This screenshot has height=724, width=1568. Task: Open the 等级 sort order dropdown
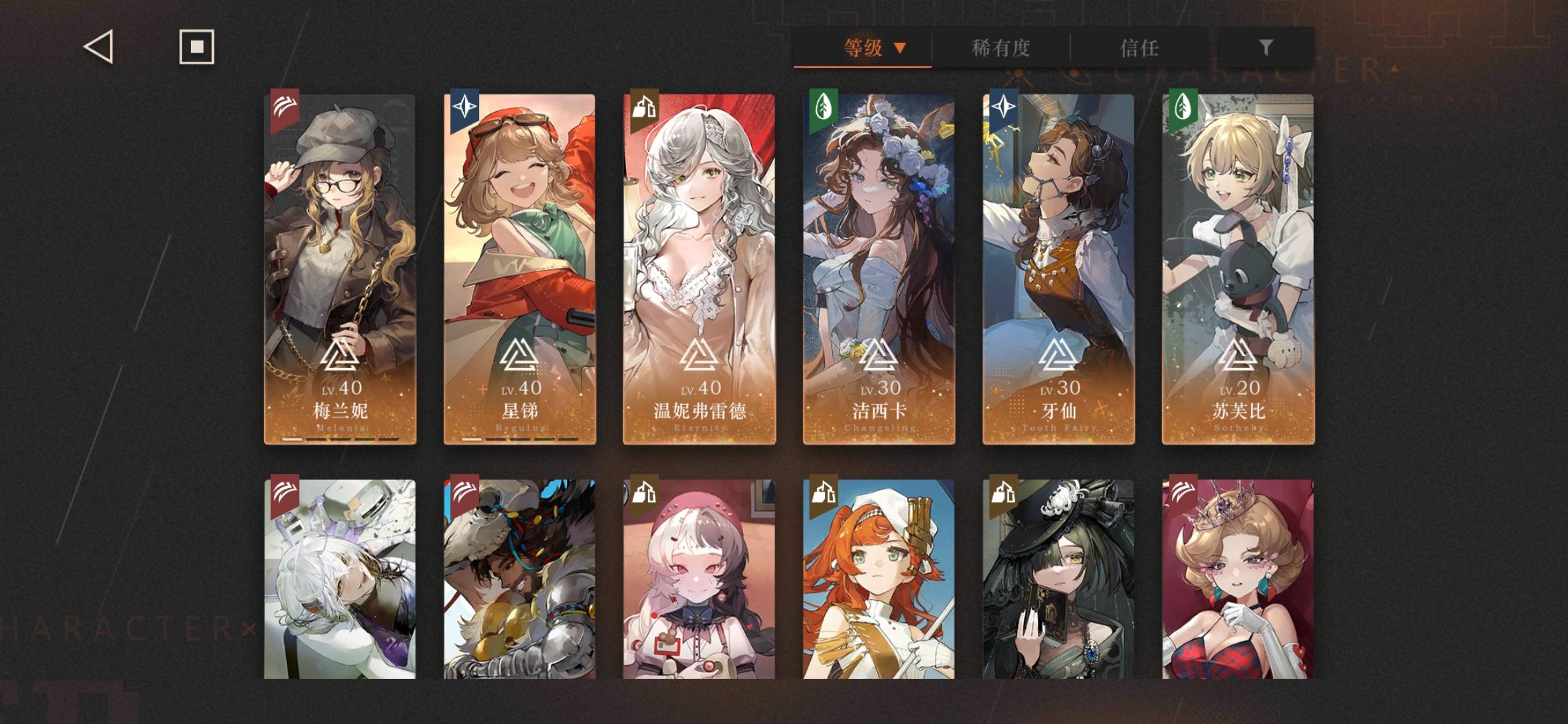click(862, 48)
